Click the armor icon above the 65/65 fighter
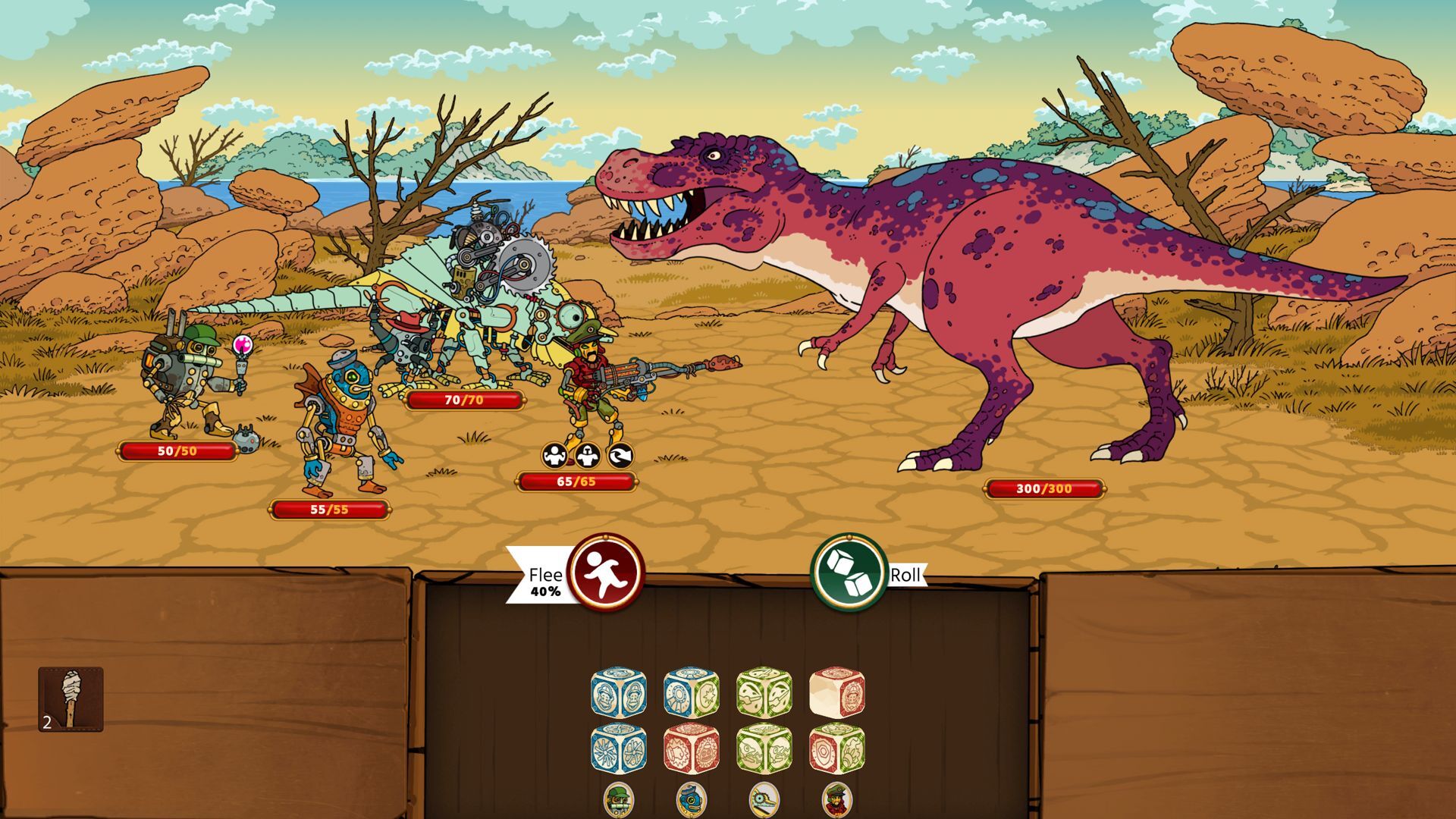 coord(587,455)
